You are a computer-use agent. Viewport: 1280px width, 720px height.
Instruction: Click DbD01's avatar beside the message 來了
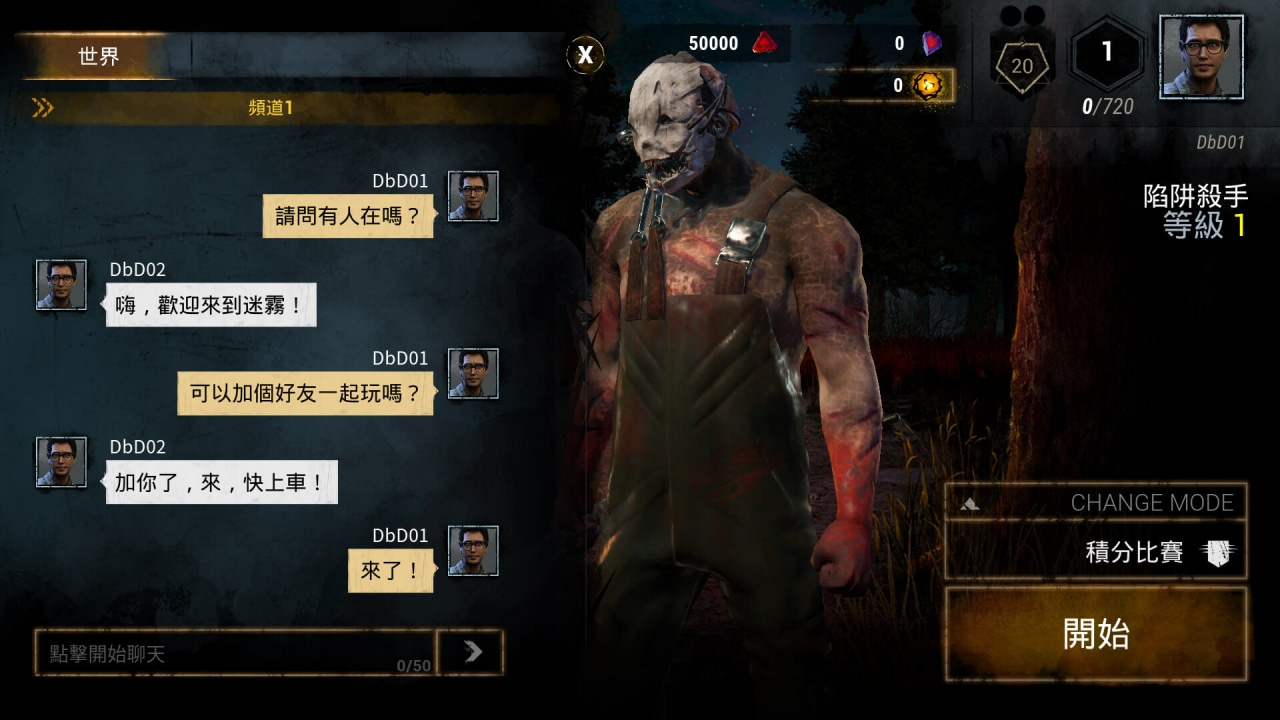pyautogui.click(x=472, y=552)
